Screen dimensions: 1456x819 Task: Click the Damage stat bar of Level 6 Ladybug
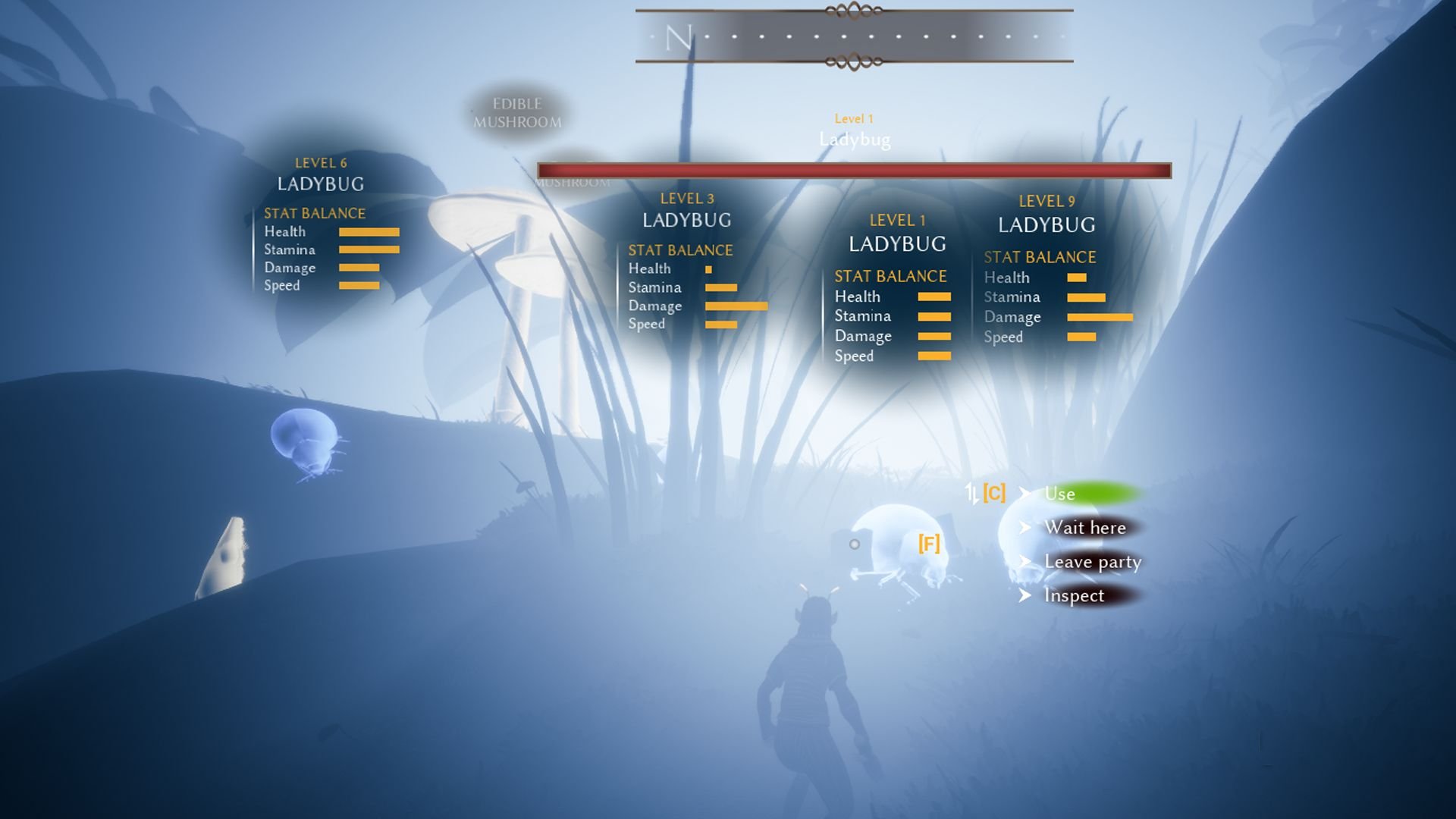359,268
